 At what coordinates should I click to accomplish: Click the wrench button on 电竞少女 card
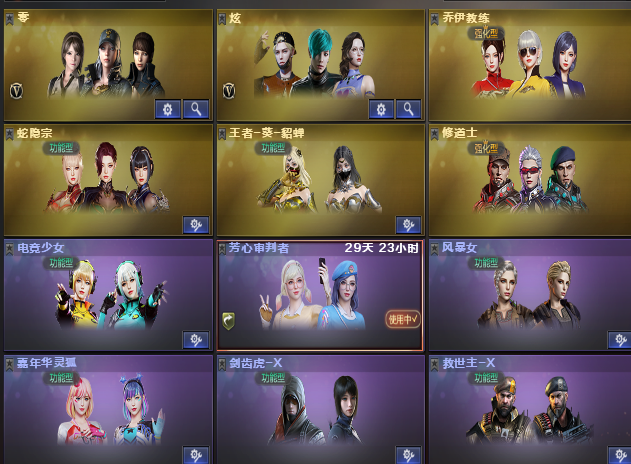195,340
